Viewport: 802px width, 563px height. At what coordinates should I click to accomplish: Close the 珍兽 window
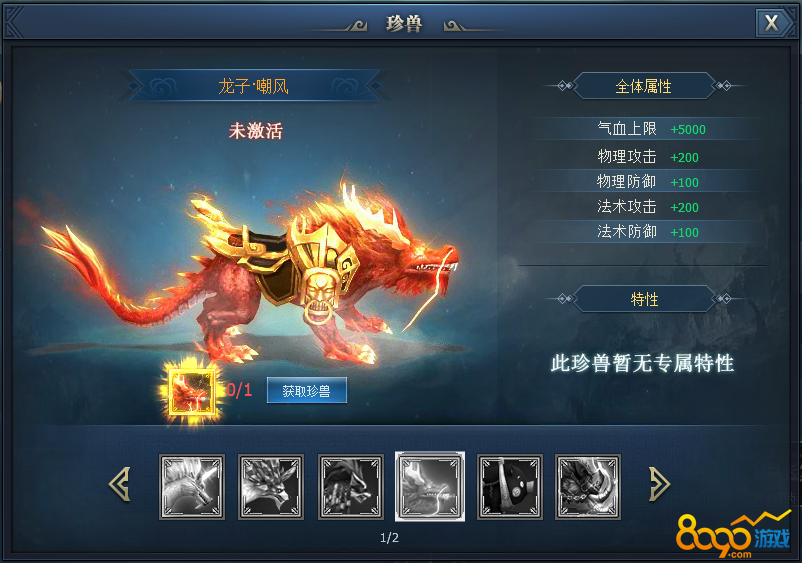point(771,23)
